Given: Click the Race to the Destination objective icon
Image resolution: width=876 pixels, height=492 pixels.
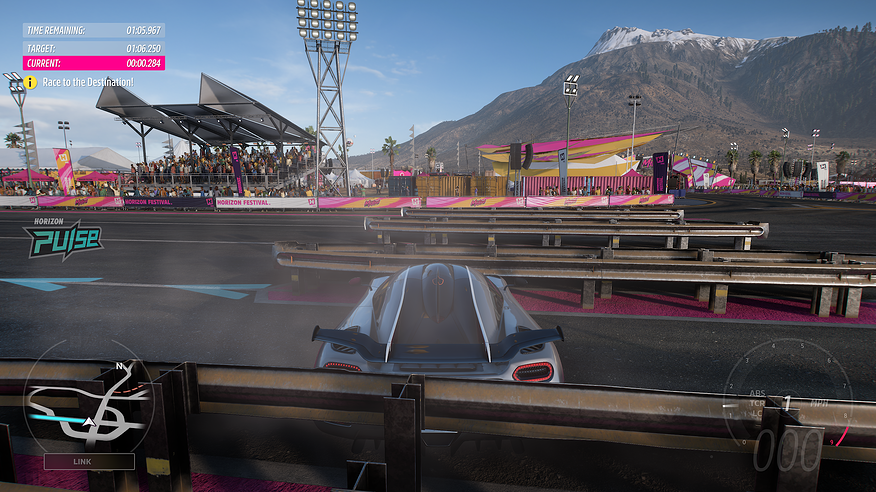Looking at the screenshot, I should click(31, 82).
